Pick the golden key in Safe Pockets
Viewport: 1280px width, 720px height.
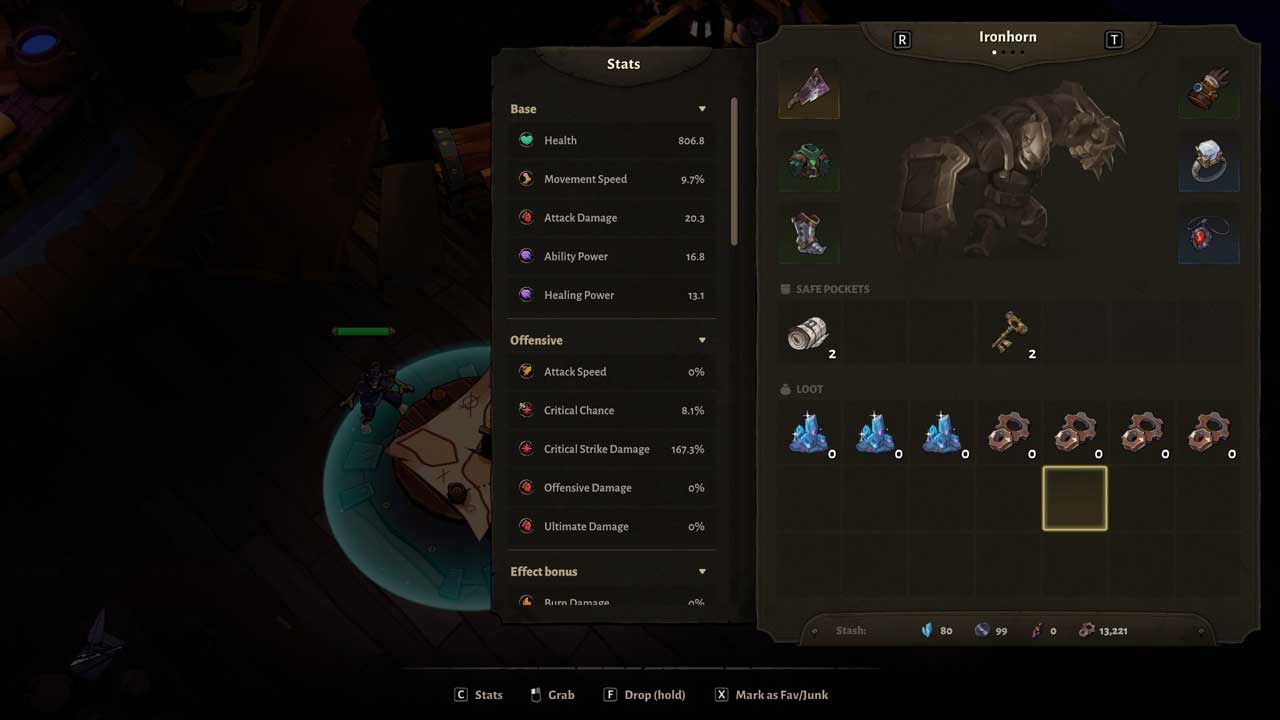tap(1009, 333)
